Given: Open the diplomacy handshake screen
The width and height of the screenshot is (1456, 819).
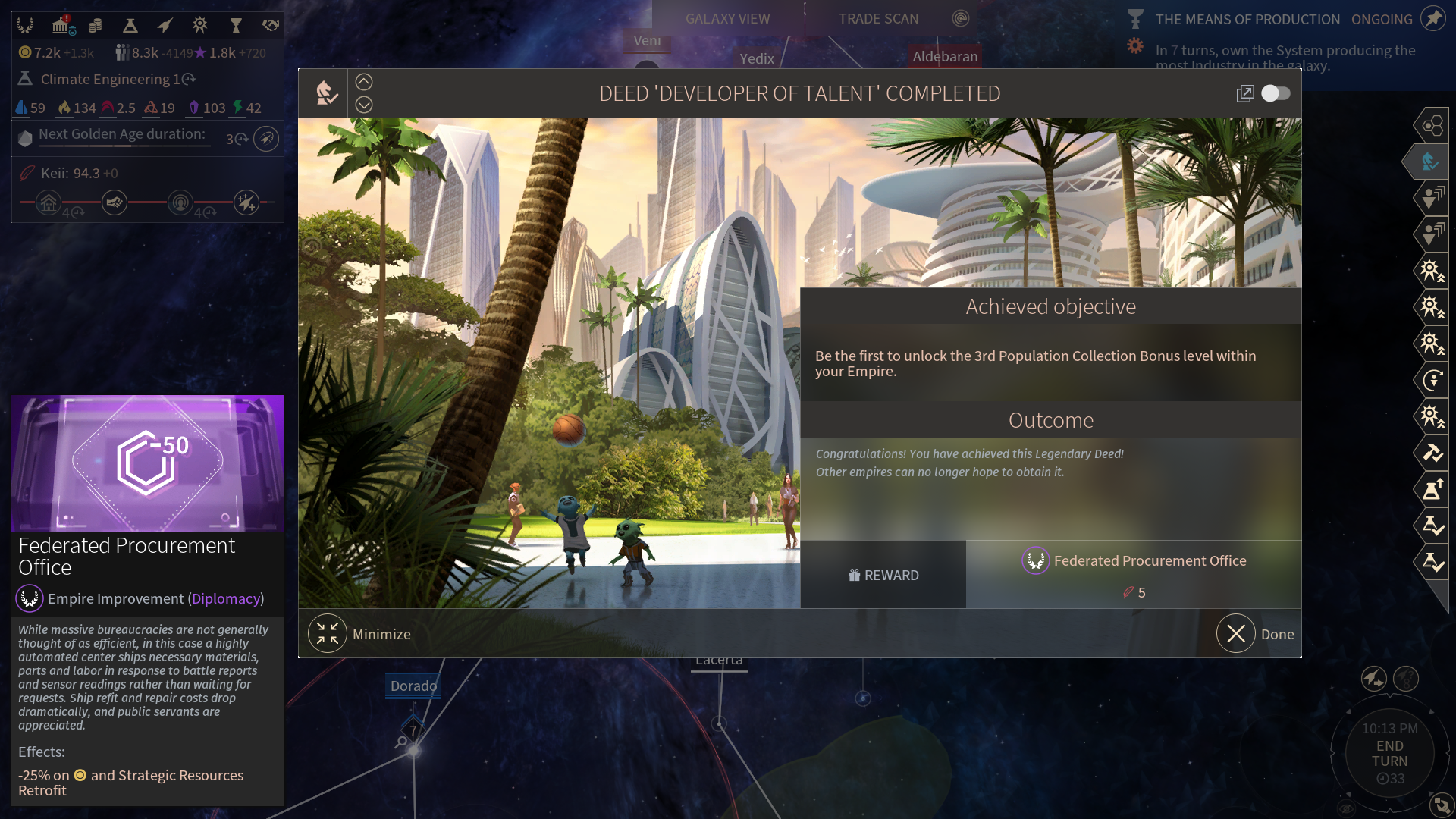Looking at the screenshot, I should point(271,26).
